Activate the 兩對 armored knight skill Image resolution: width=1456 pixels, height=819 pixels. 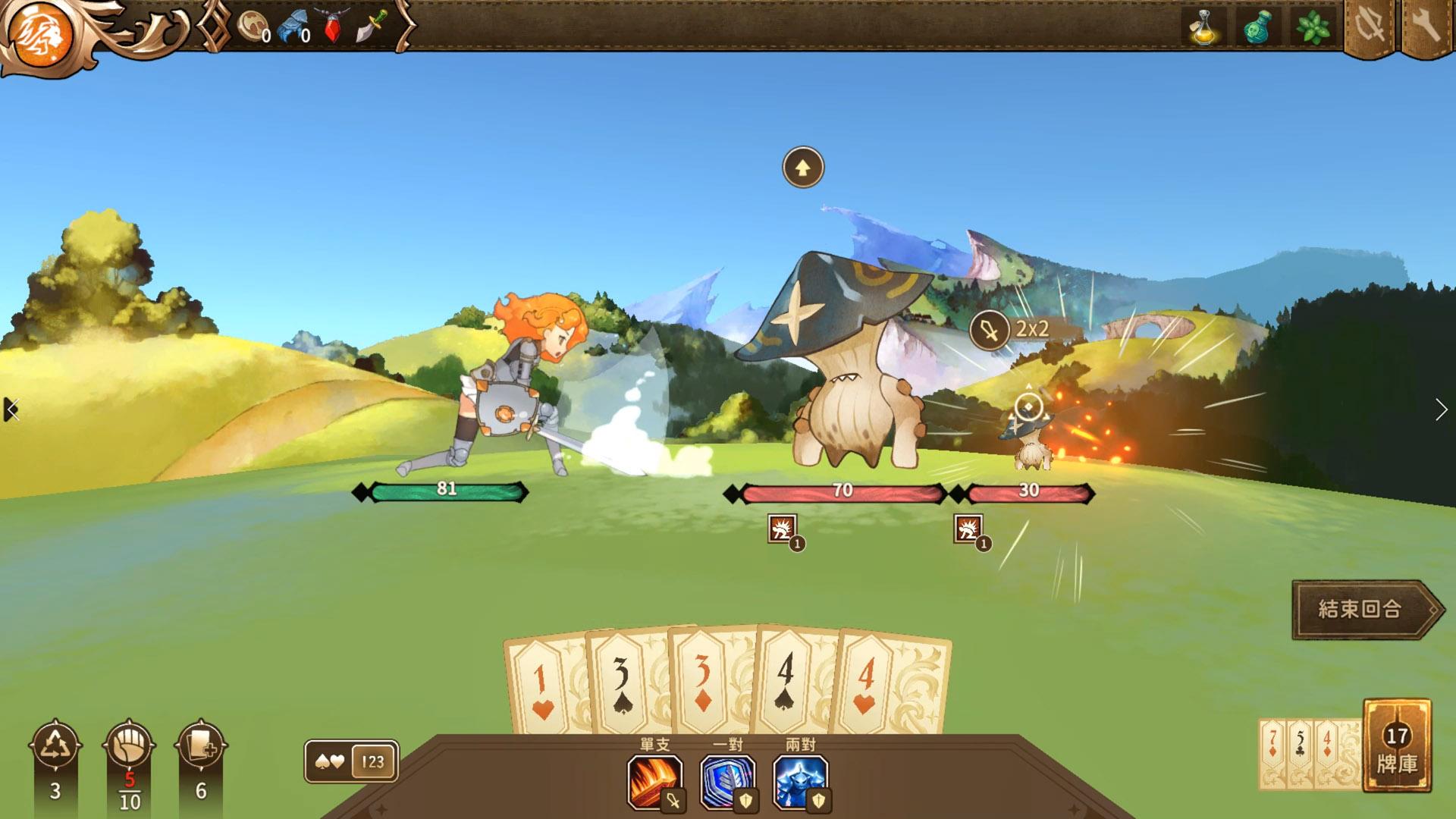pos(801,781)
